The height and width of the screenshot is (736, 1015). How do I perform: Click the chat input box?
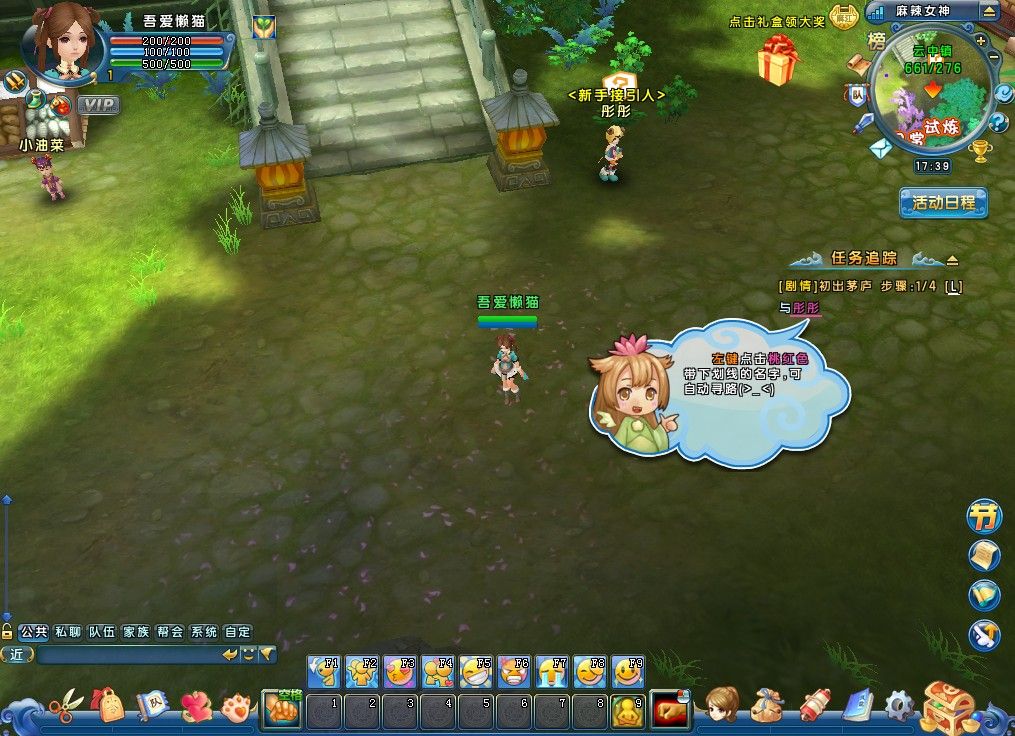[128, 655]
